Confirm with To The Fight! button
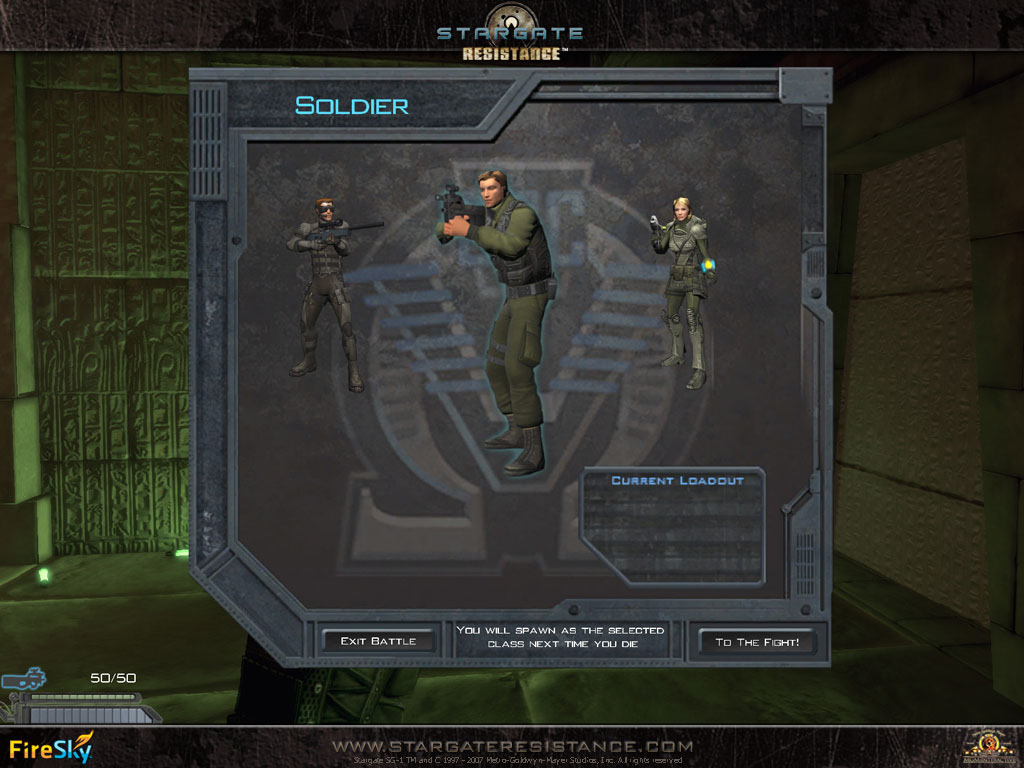Viewport: 1024px width, 768px height. tap(757, 642)
